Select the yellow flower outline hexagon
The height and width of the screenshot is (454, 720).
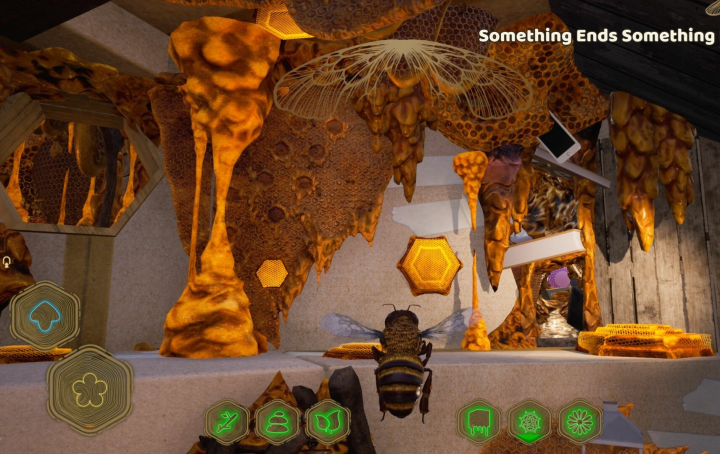click(x=89, y=389)
